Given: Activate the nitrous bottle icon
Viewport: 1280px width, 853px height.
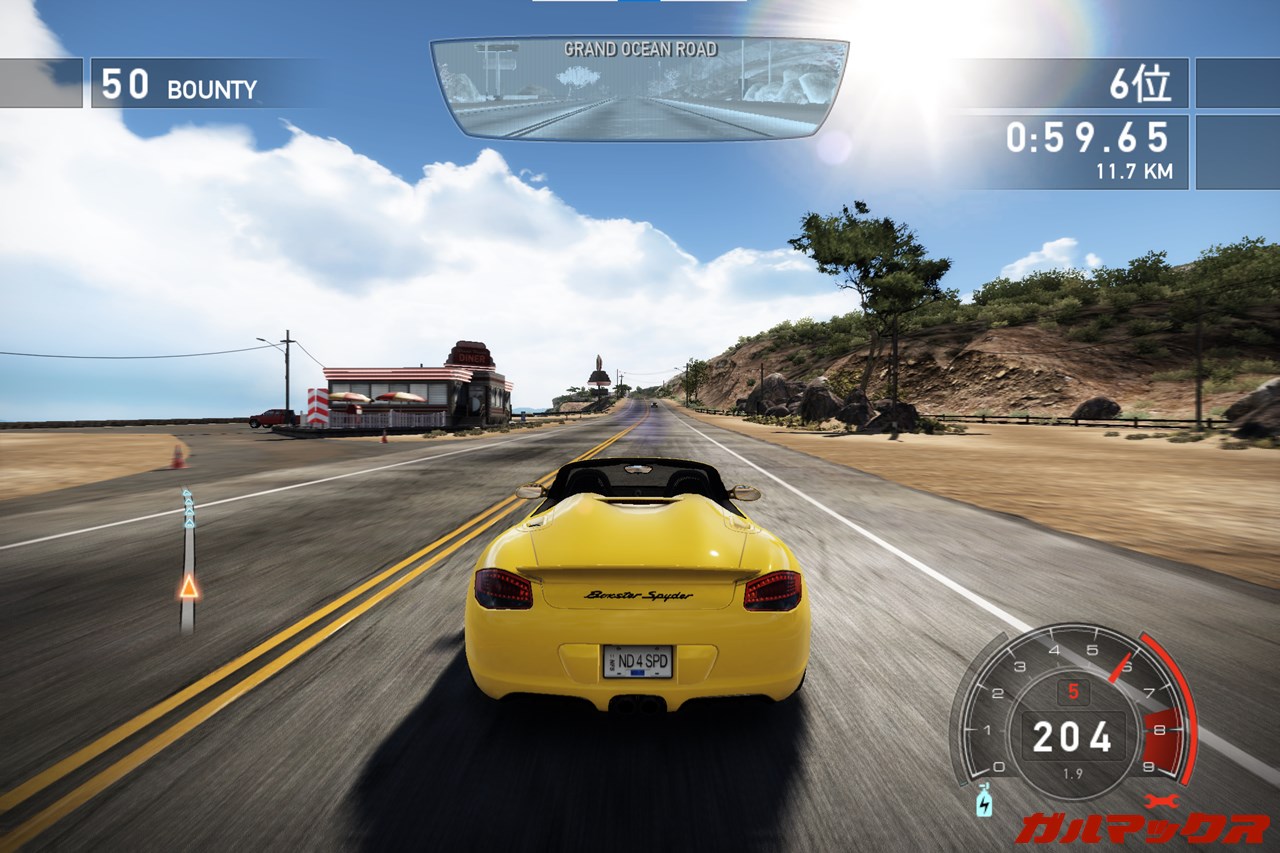Looking at the screenshot, I should pyautogui.click(x=984, y=802).
